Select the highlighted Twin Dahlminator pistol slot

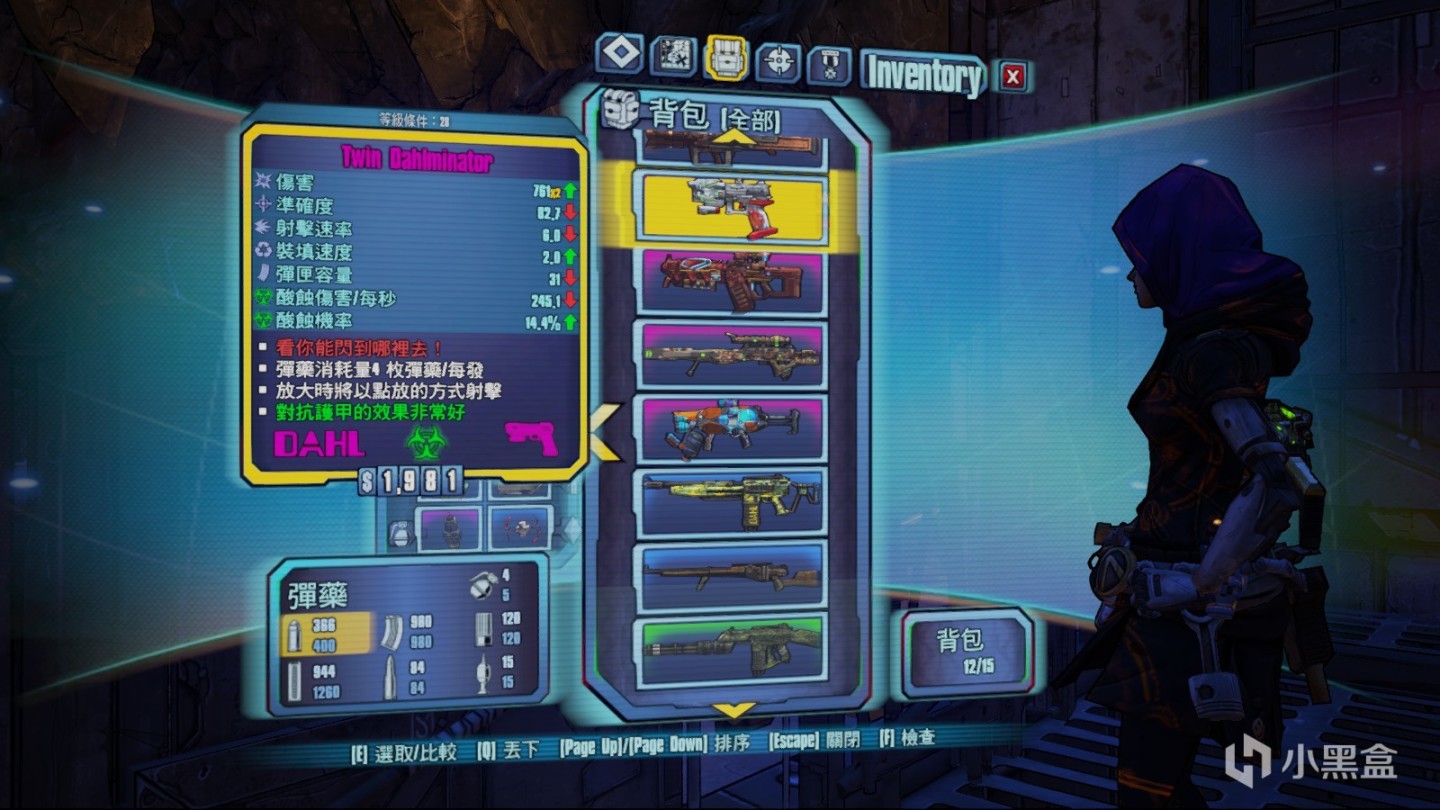click(x=733, y=208)
